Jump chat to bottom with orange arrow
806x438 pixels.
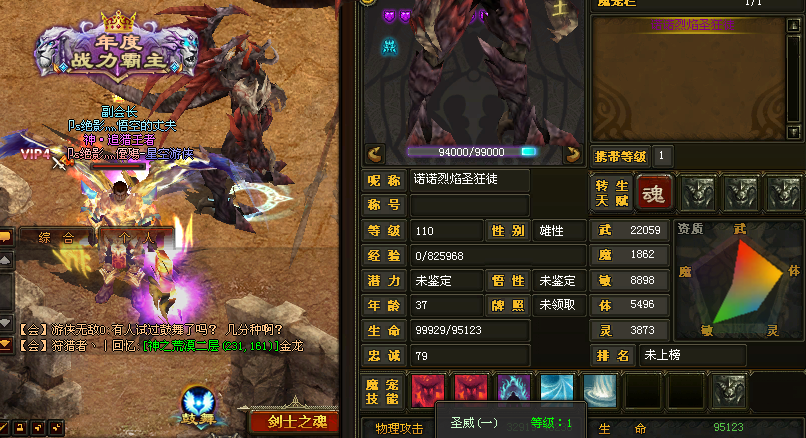coord(5,343)
